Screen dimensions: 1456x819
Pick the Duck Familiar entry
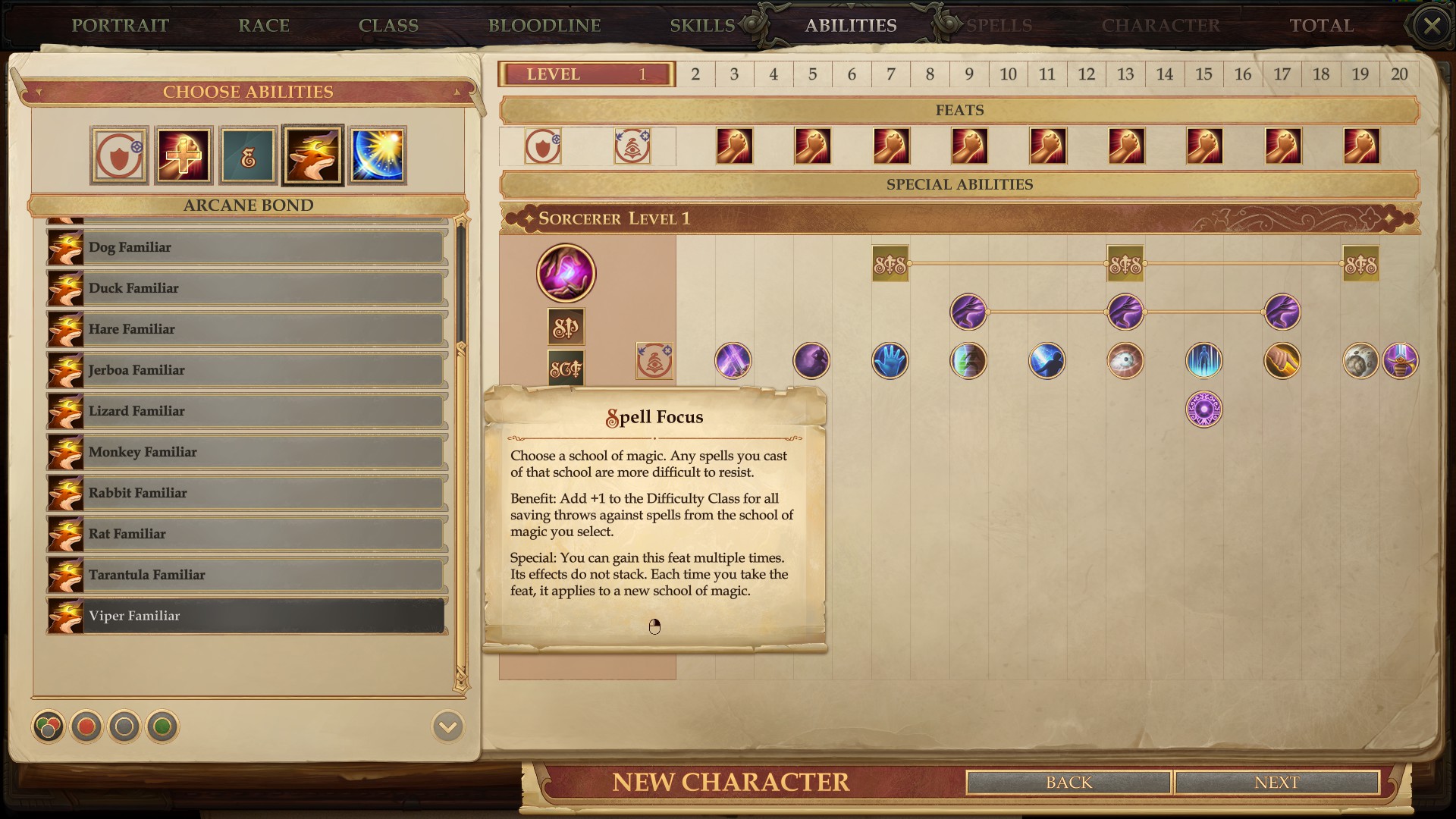[246, 288]
